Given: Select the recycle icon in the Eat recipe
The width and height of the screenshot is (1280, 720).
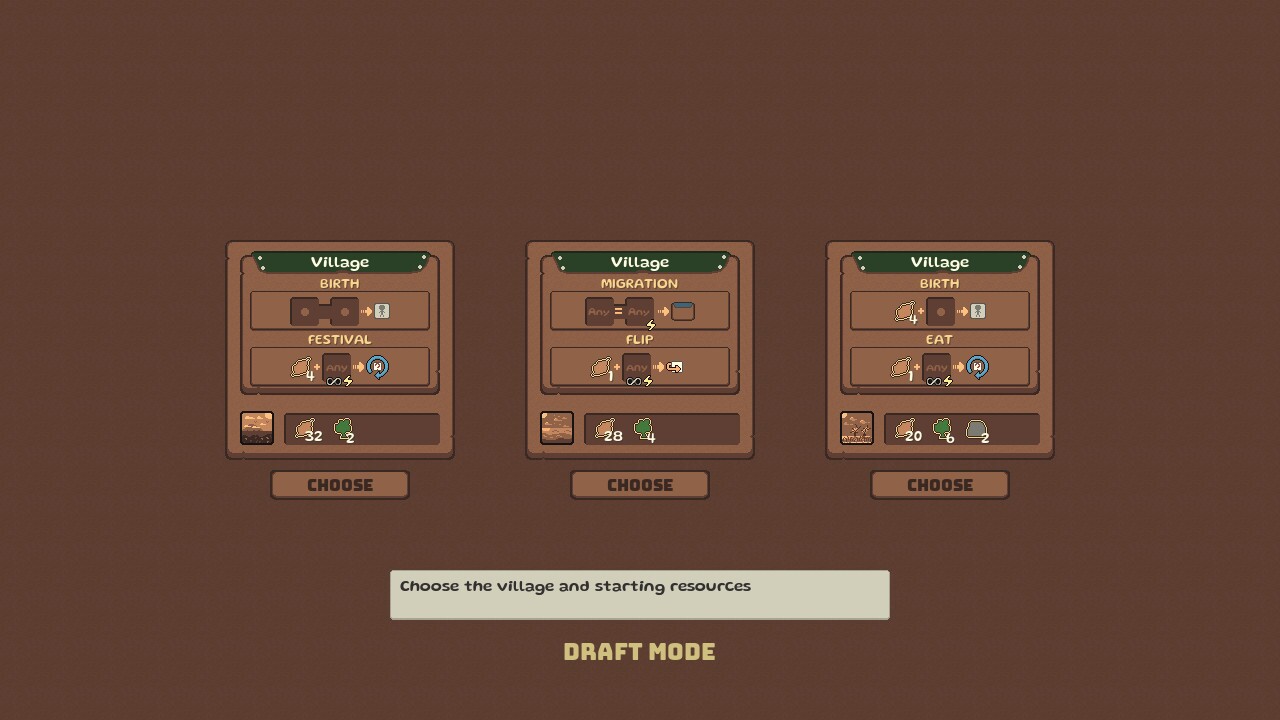Looking at the screenshot, I should click(978, 366).
